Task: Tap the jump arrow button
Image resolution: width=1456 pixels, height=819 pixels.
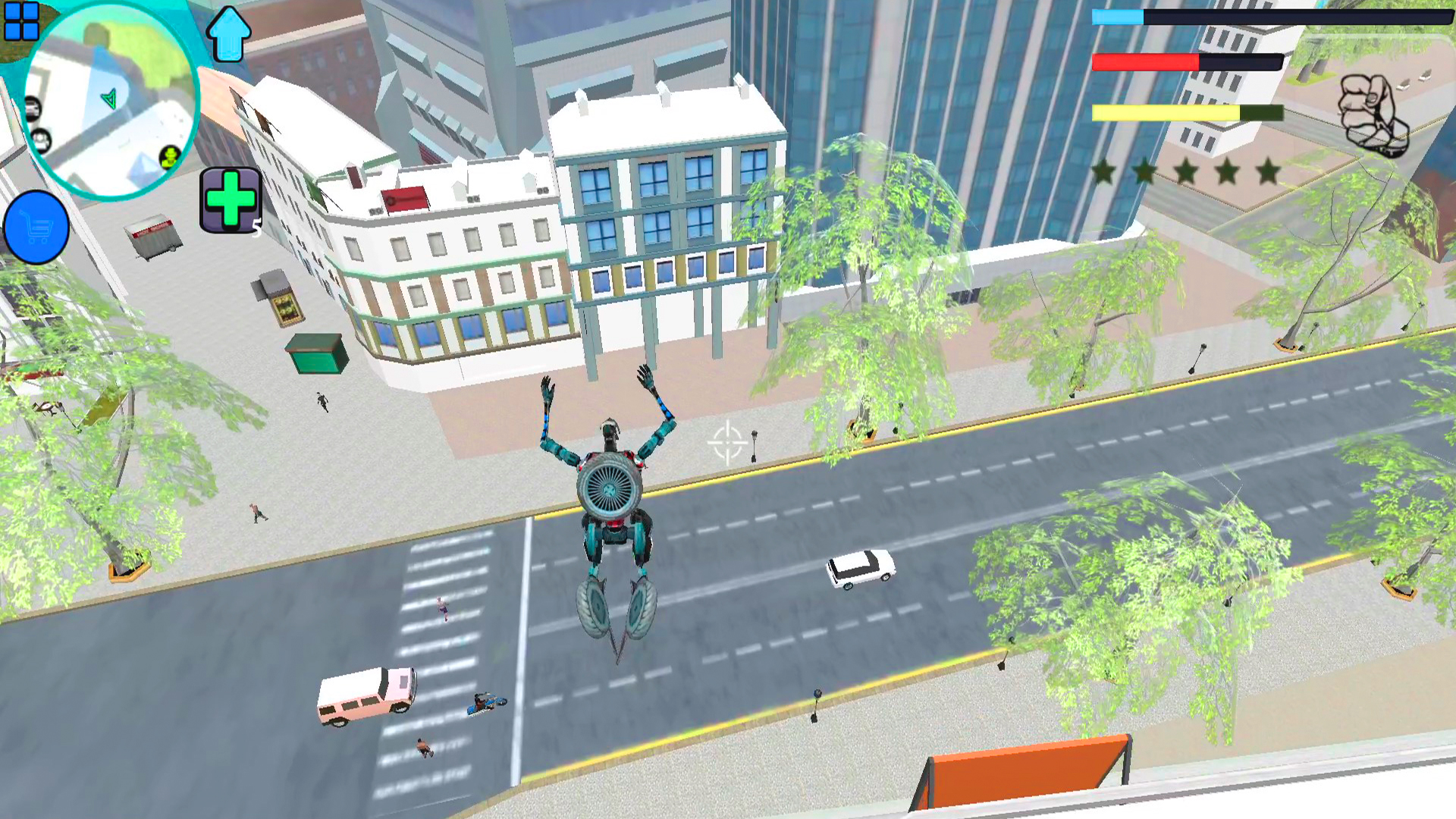Action: (227, 32)
